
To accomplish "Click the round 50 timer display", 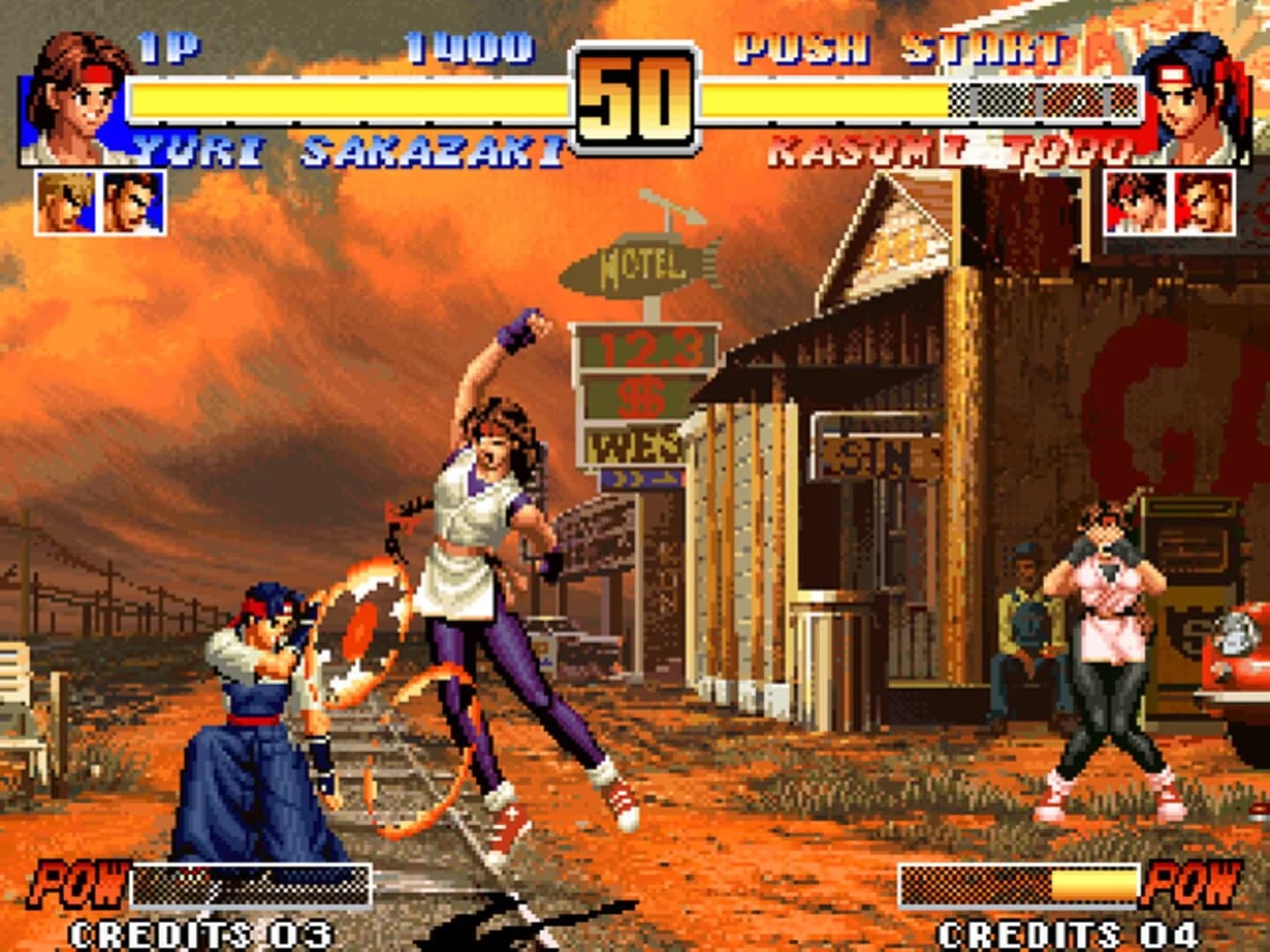I will point(633,97).
